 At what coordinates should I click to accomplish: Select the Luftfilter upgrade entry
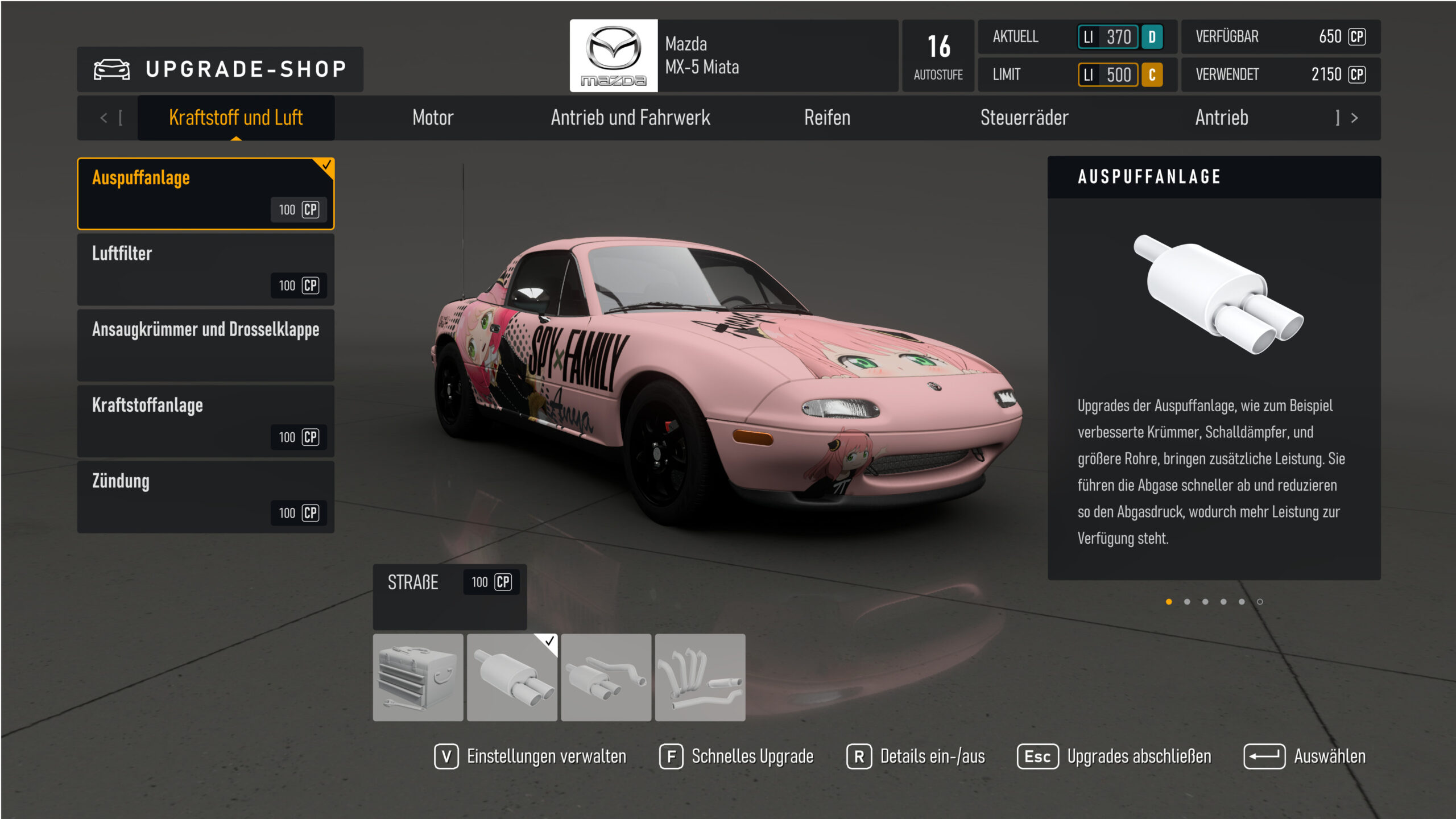tap(205, 269)
